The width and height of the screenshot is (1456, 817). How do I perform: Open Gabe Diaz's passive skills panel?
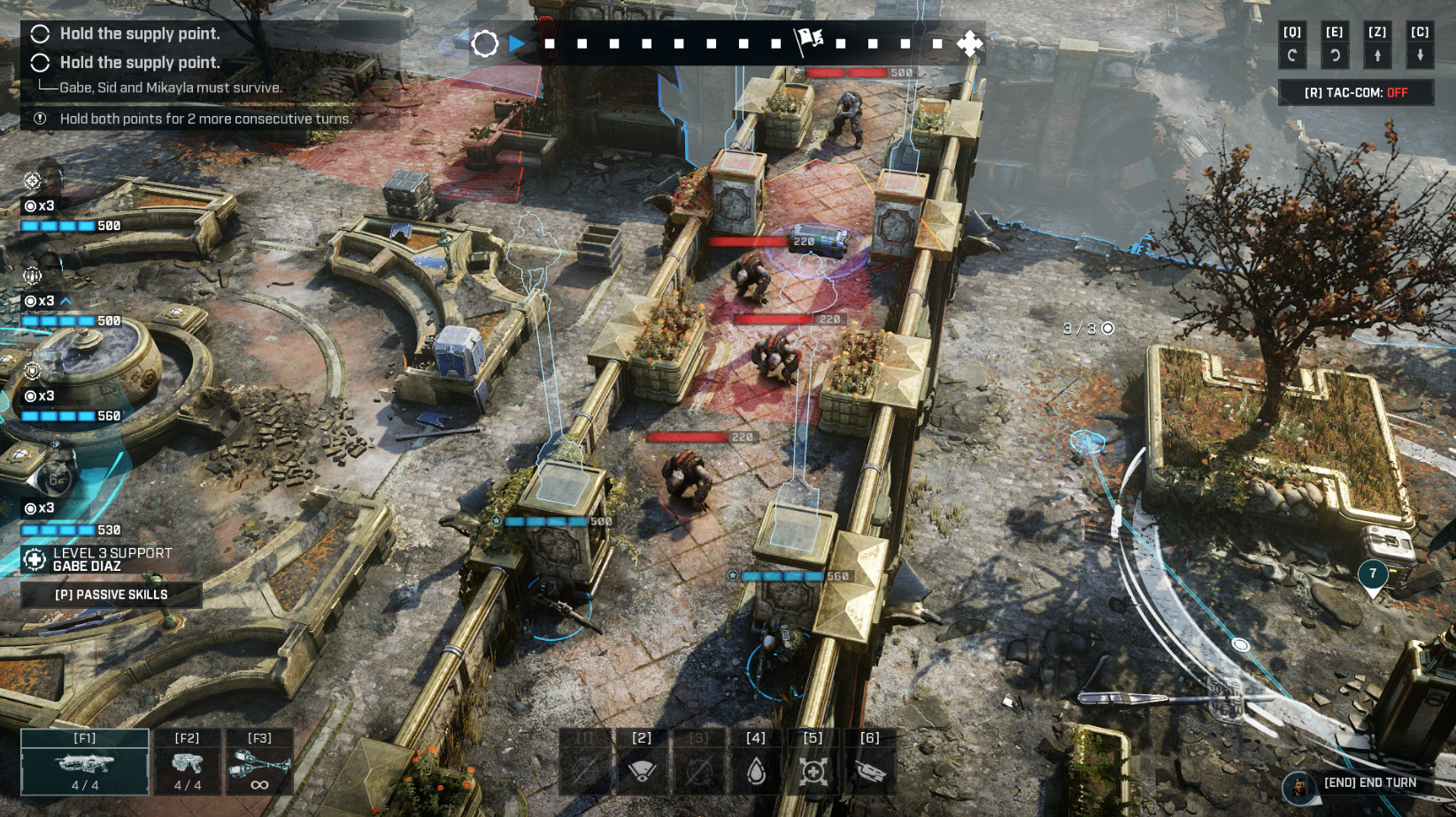(x=111, y=595)
